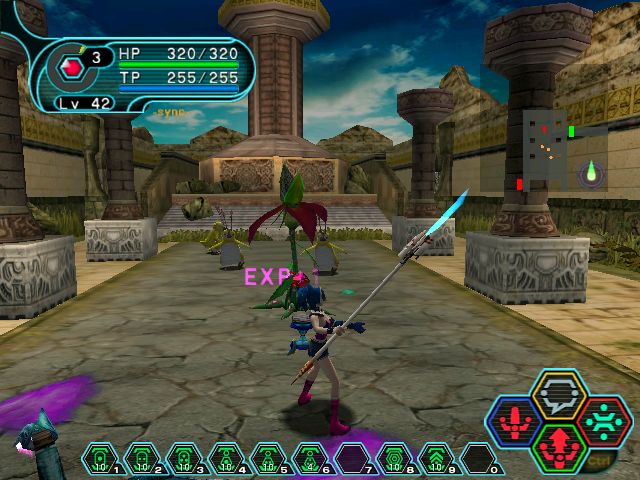This screenshot has width=640, height=480.
Task: Use the item in quick slot 1
Action: click(x=101, y=459)
